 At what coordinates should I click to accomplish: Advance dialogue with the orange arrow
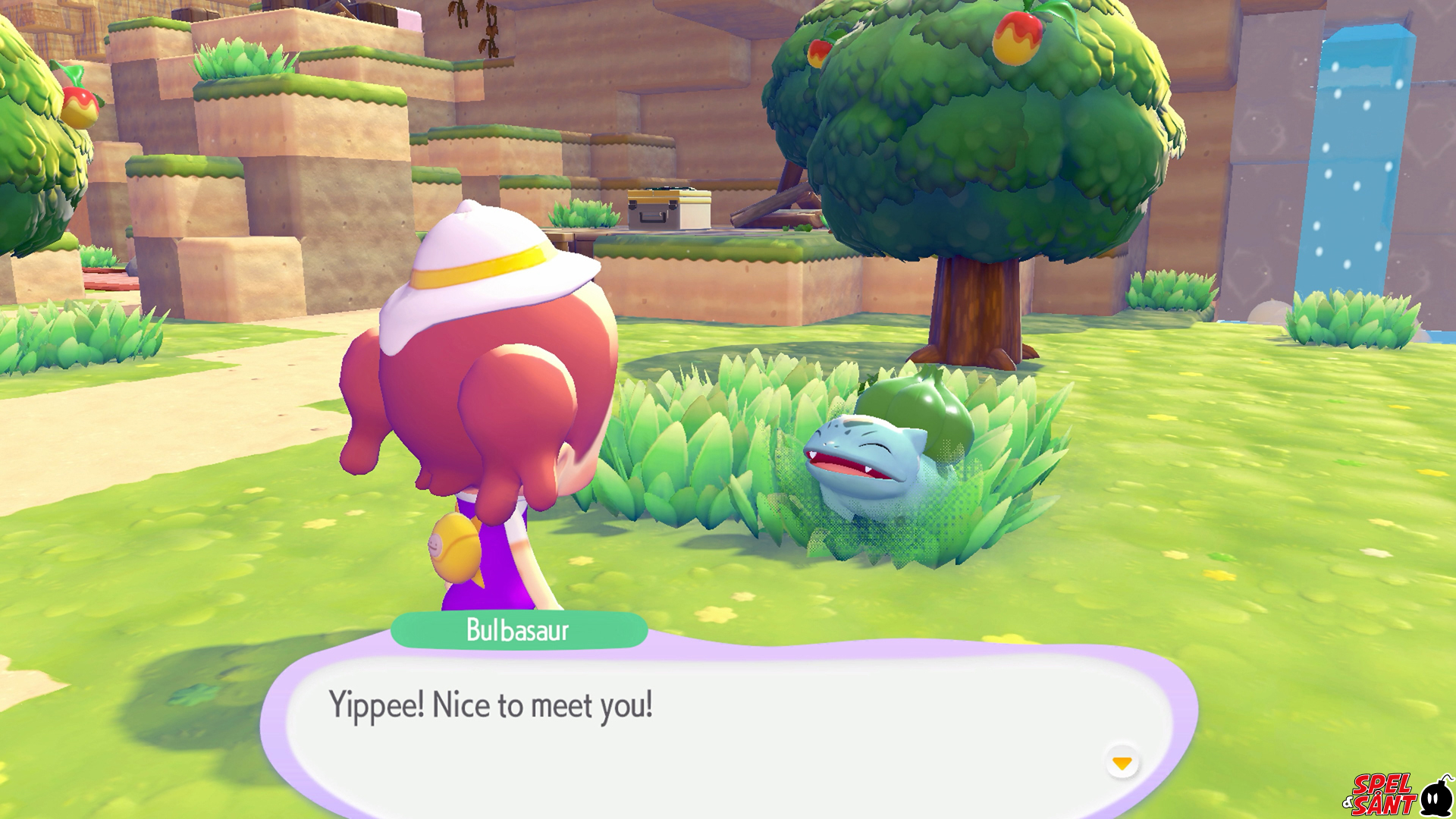point(1122,762)
